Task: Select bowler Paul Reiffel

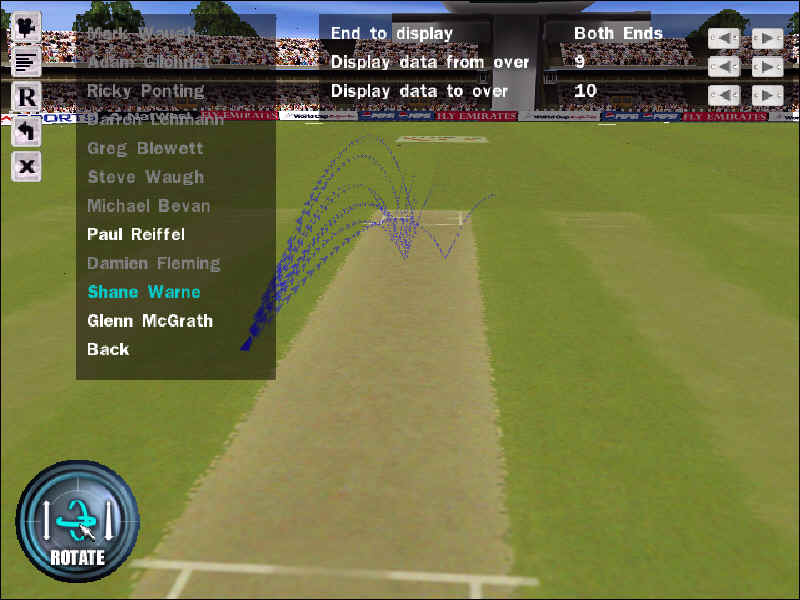Action: (136, 235)
